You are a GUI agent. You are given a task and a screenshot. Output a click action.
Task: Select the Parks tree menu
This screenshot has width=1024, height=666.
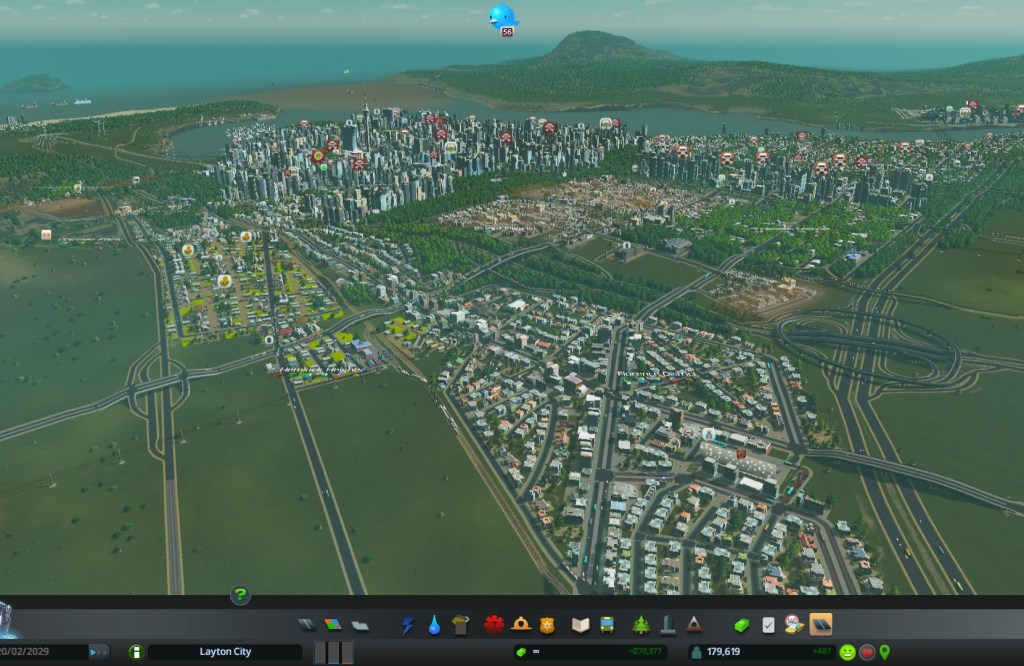641,625
